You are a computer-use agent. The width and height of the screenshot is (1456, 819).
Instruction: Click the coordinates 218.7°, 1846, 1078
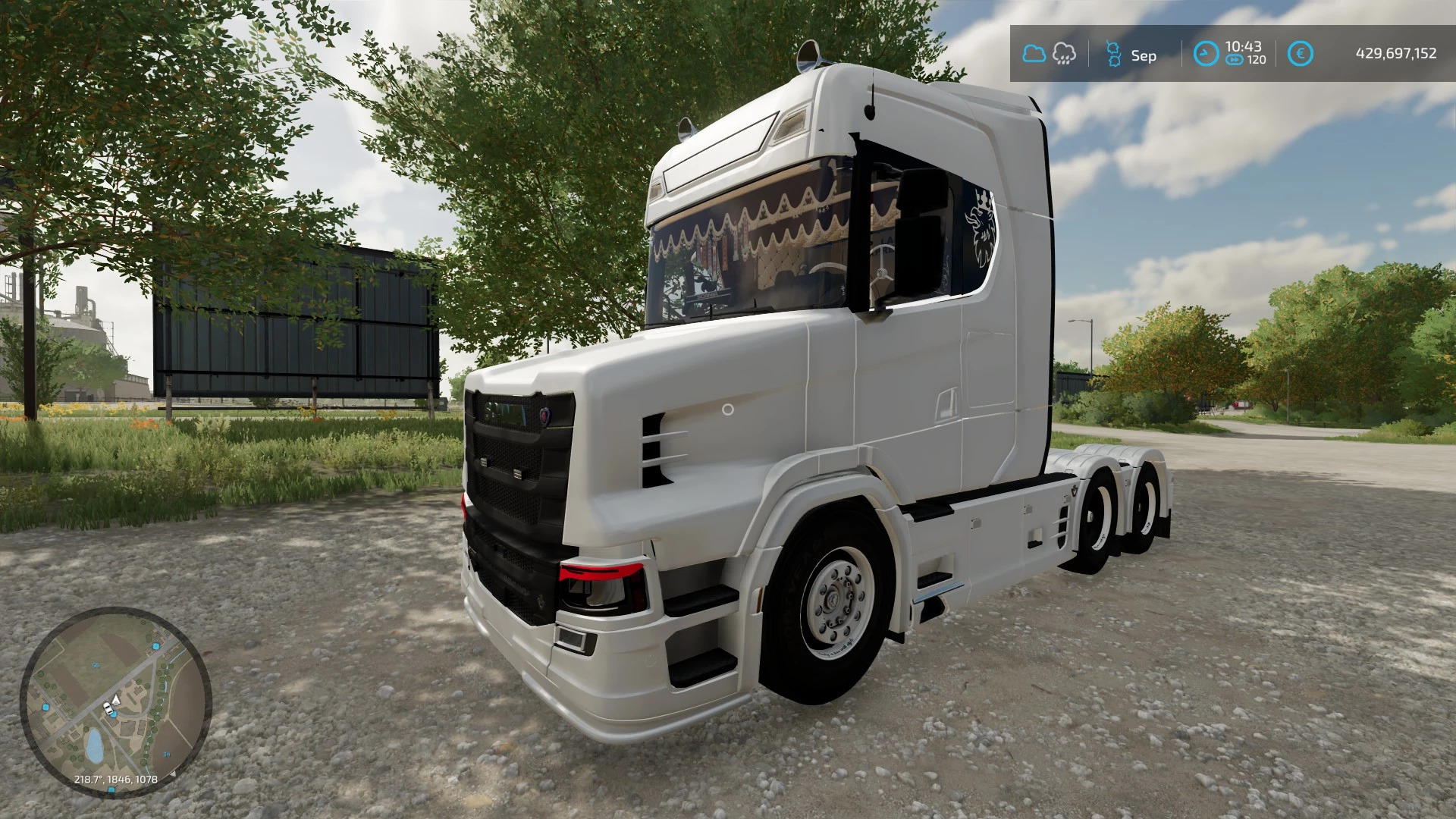tap(116, 778)
